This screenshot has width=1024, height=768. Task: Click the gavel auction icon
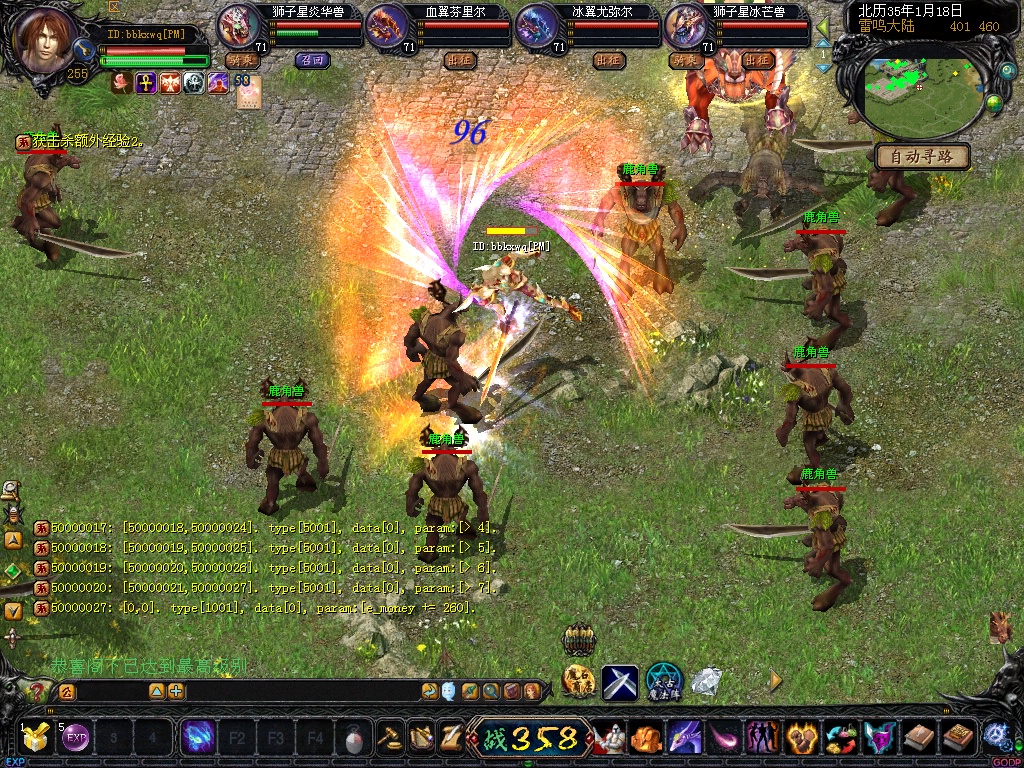tap(389, 738)
